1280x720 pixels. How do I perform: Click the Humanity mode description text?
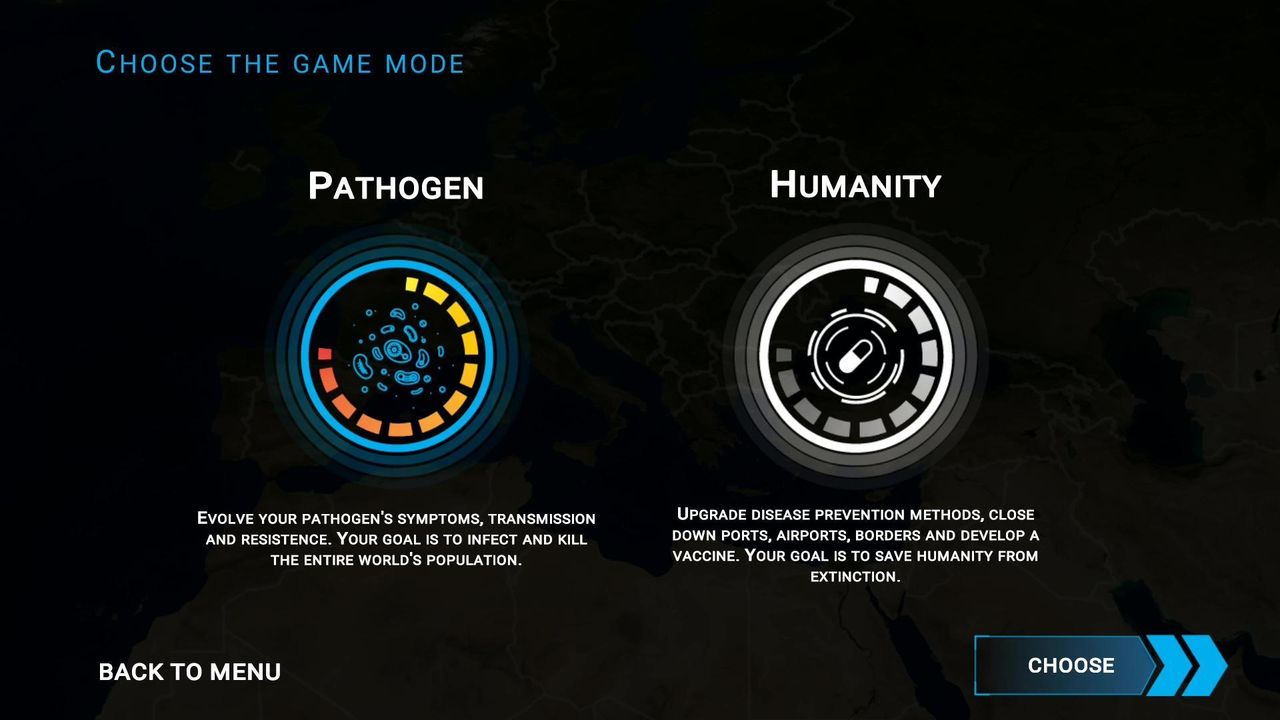pyautogui.click(x=857, y=545)
